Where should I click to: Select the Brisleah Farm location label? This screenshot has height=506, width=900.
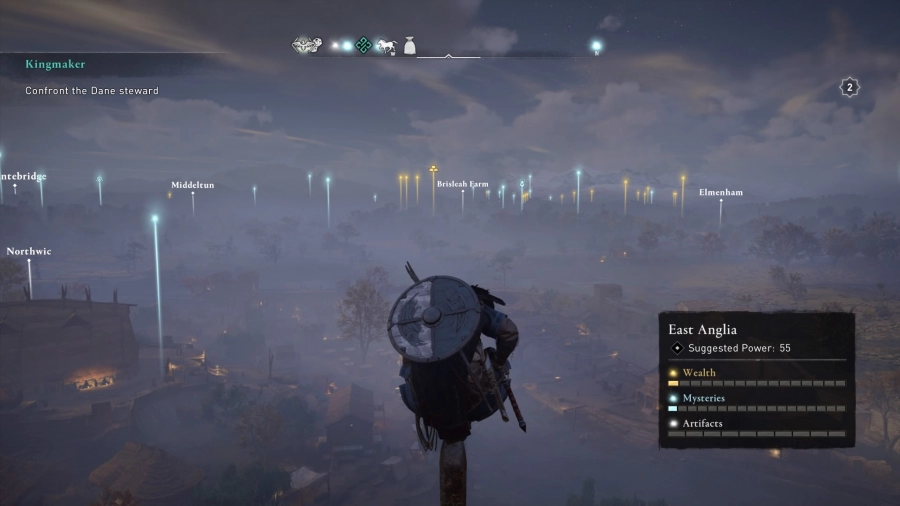pyautogui.click(x=463, y=184)
